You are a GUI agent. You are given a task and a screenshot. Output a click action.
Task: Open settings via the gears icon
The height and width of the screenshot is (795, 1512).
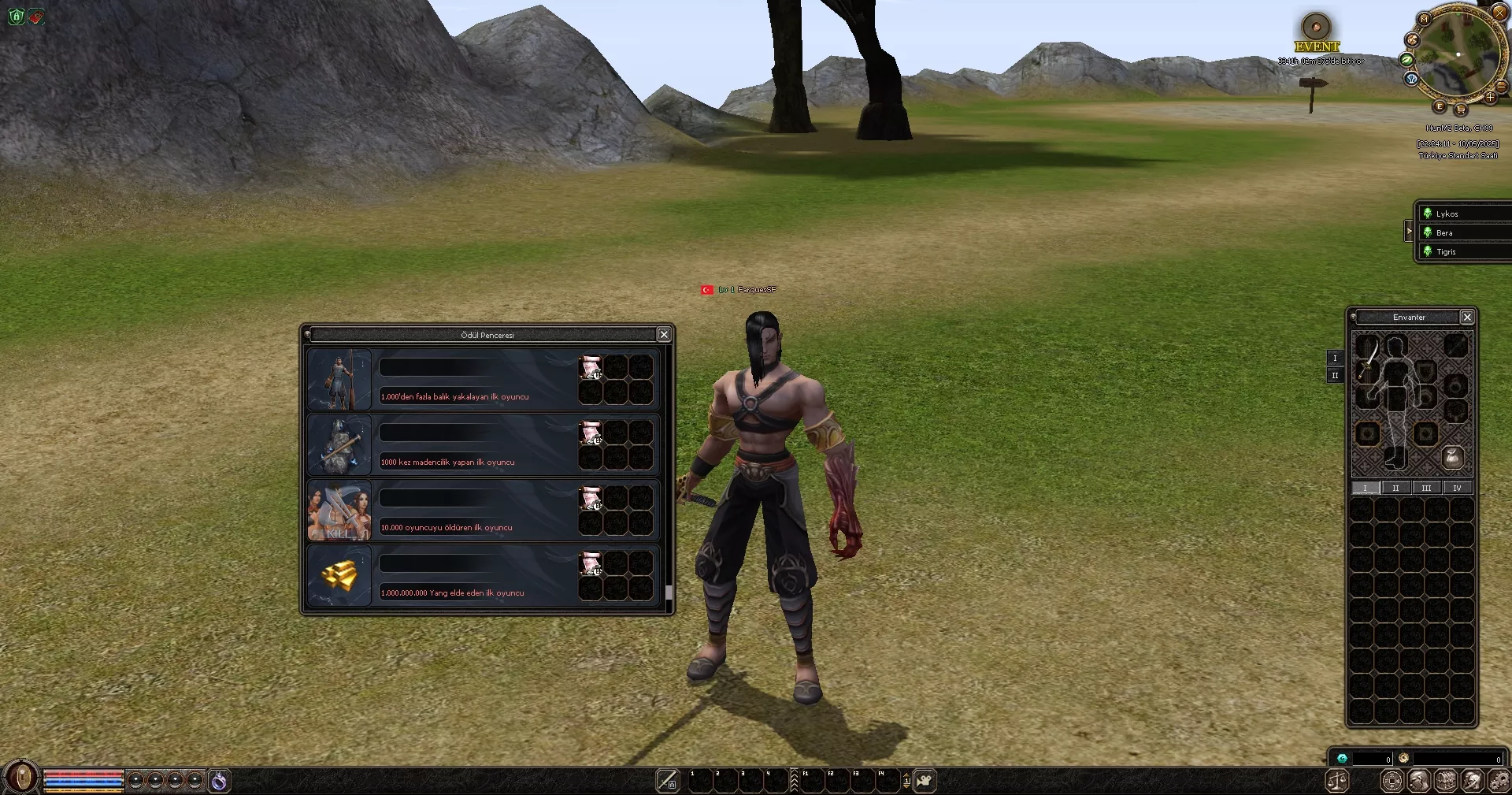click(x=1498, y=781)
